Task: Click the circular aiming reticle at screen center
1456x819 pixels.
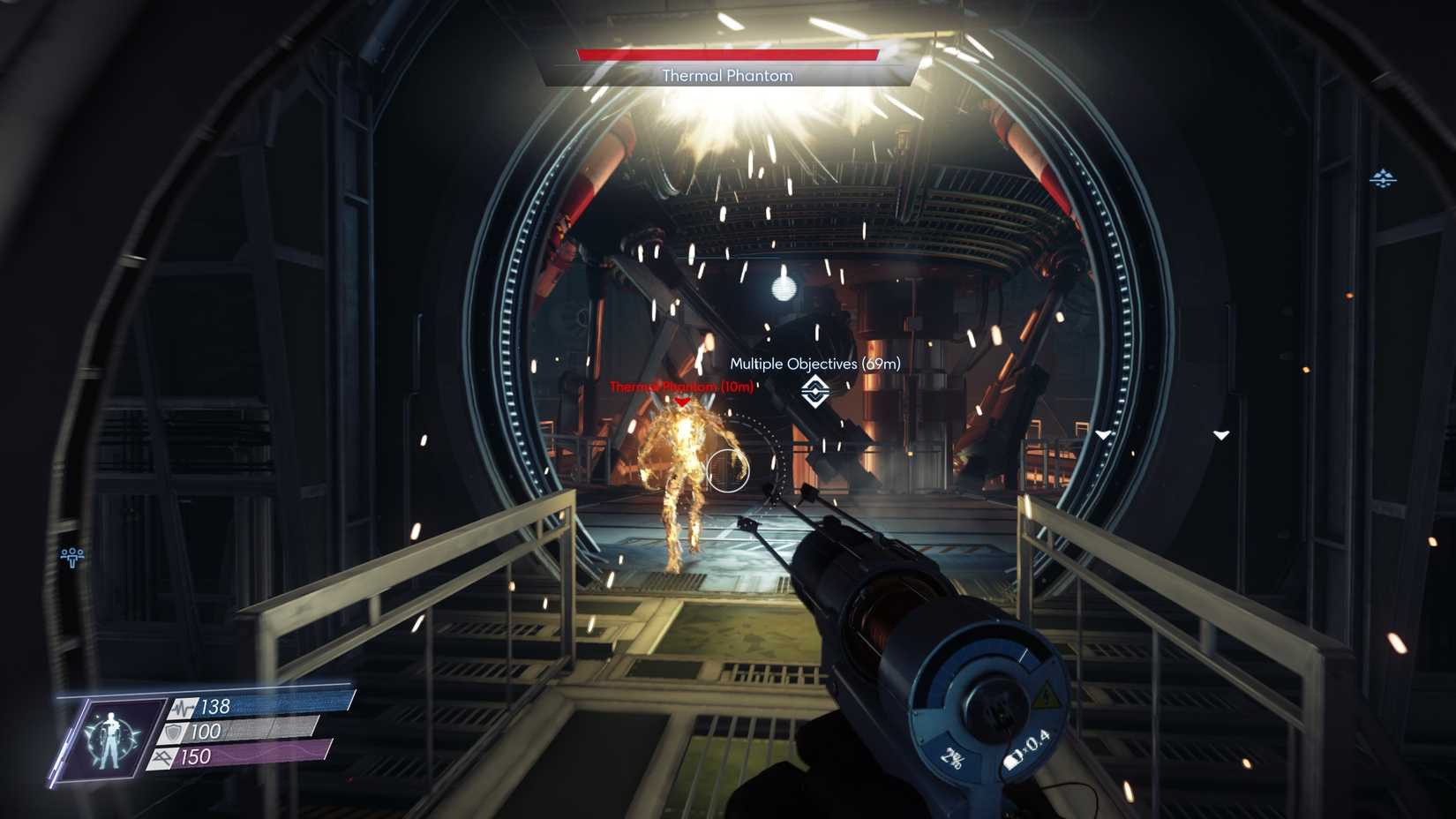Action: coord(729,470)
